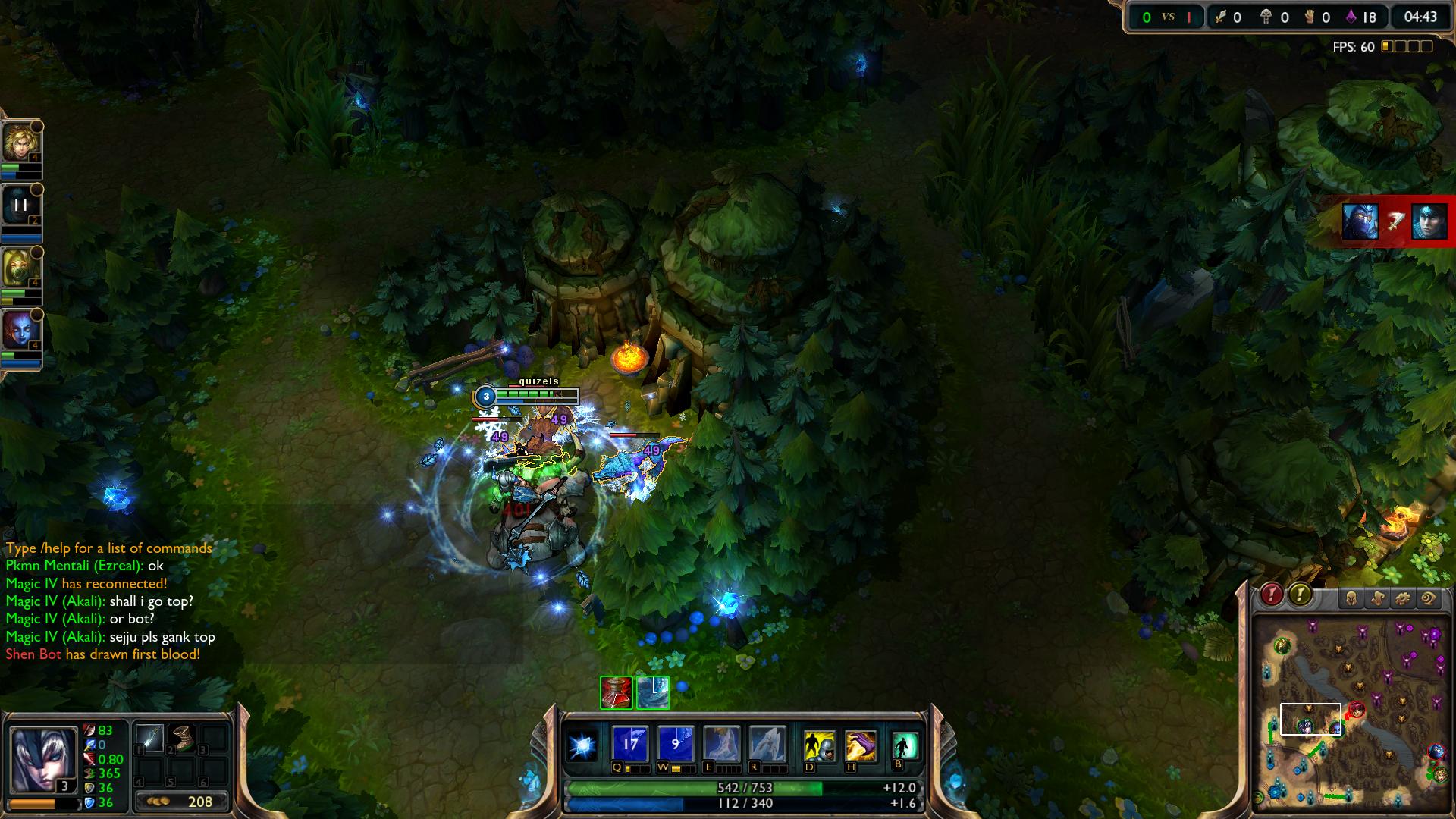This screenshot has height=819, width=1456.
Task: Use the E ability icon
Action: click(720, 744)
